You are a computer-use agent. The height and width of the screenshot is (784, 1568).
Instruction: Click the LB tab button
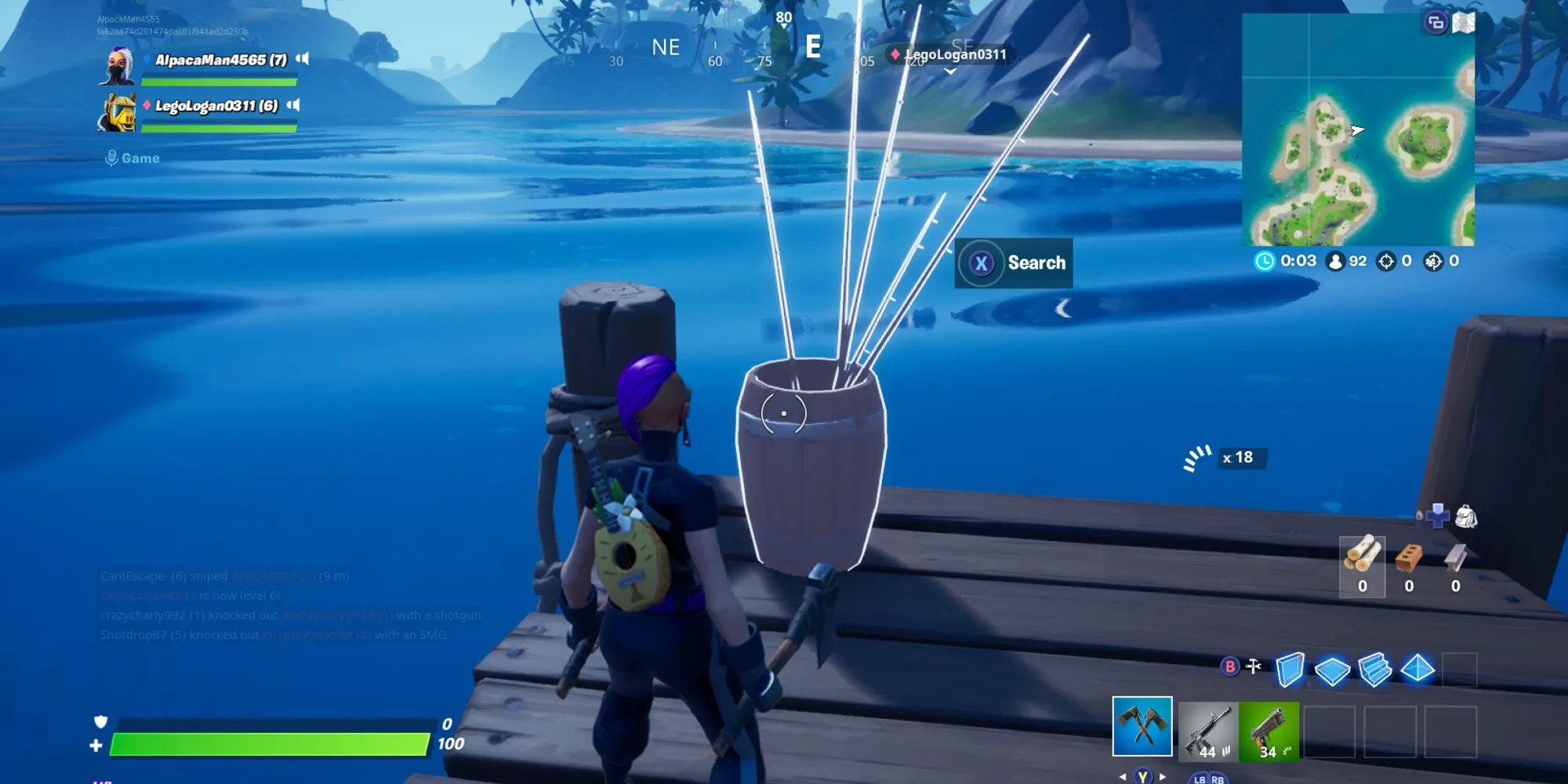[x=1199, y=779]
